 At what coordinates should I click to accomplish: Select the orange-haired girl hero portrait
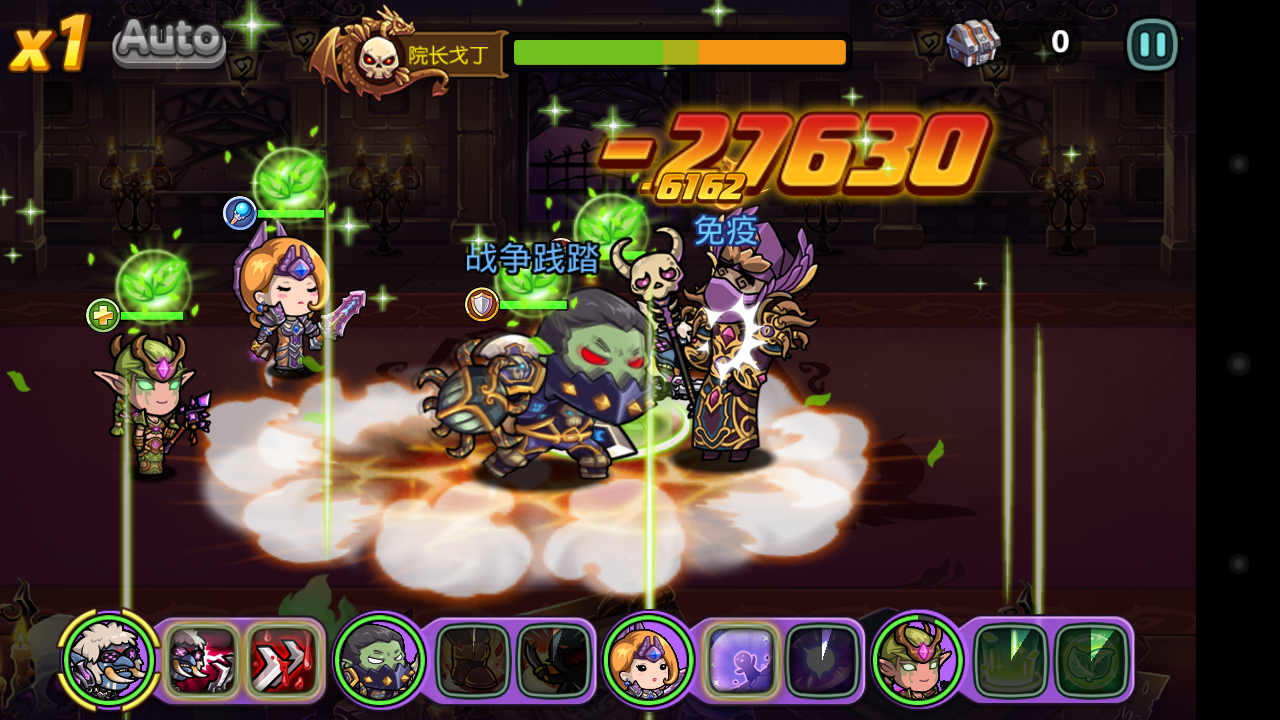649,660
